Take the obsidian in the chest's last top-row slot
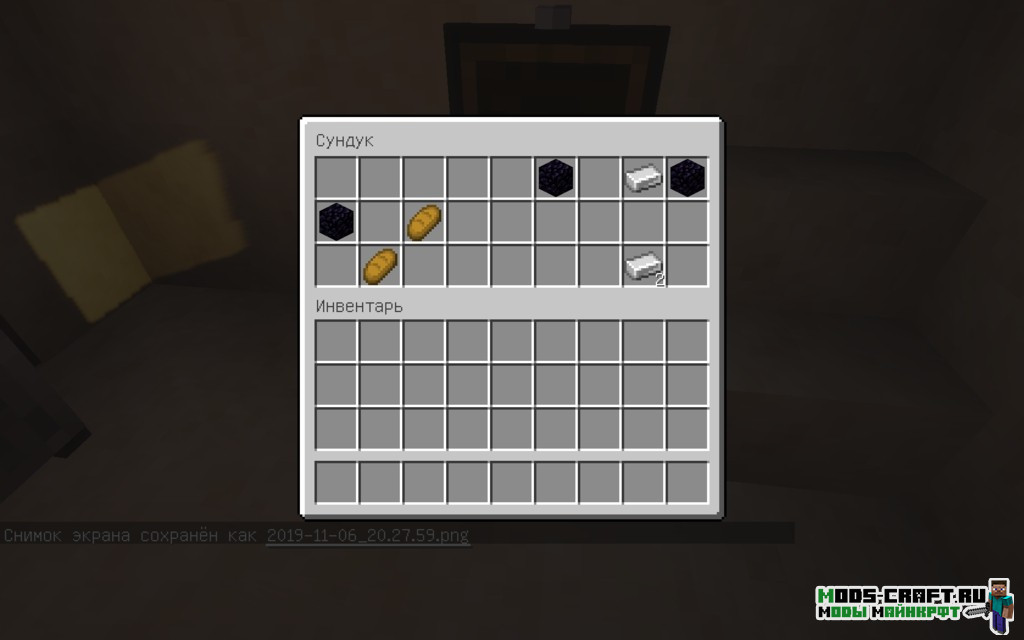The height and width of the screenshot is (640, 1024). point(688,178)
